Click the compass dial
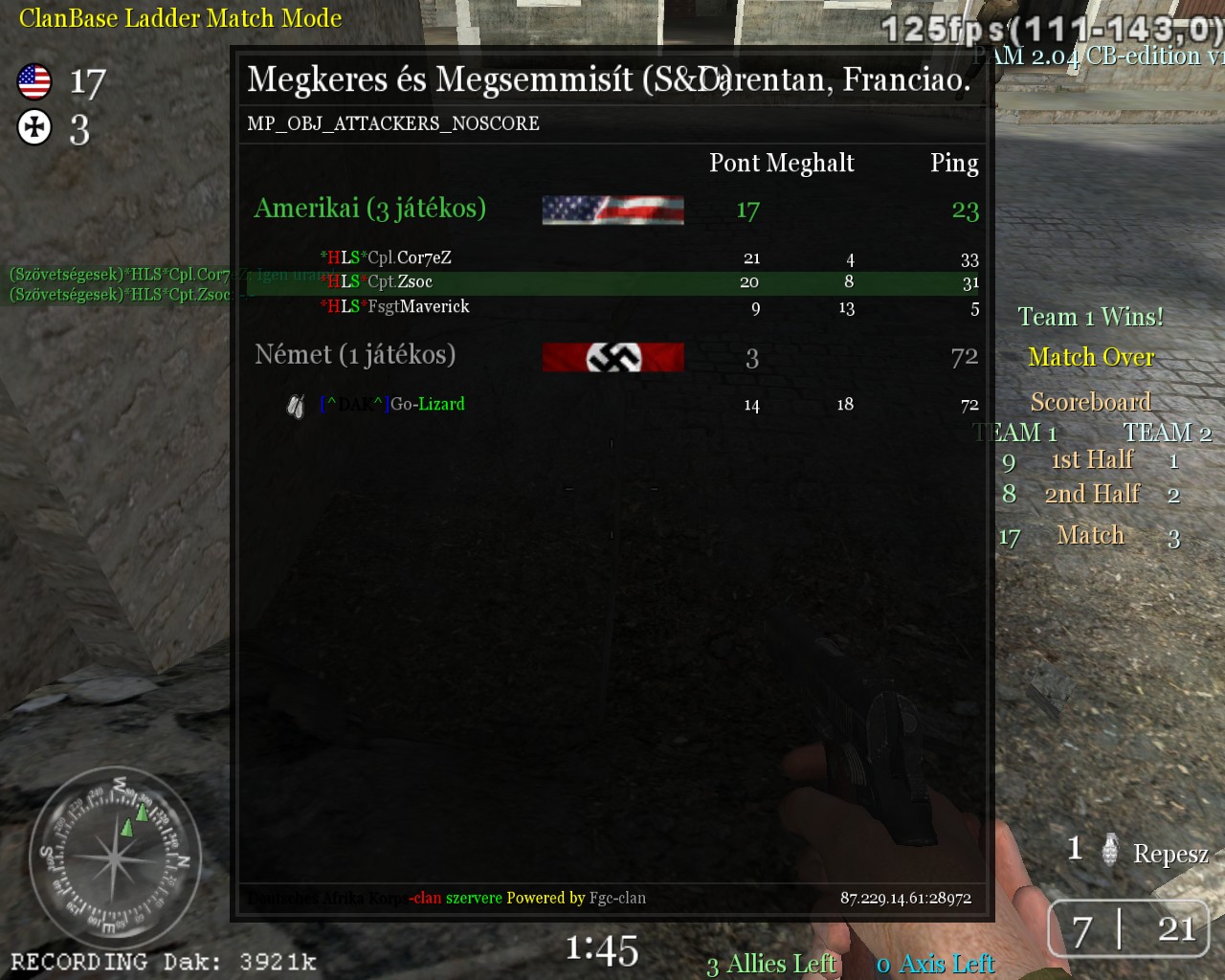The height and width of the screenshot is (980, 1225). tap(115, 857)
